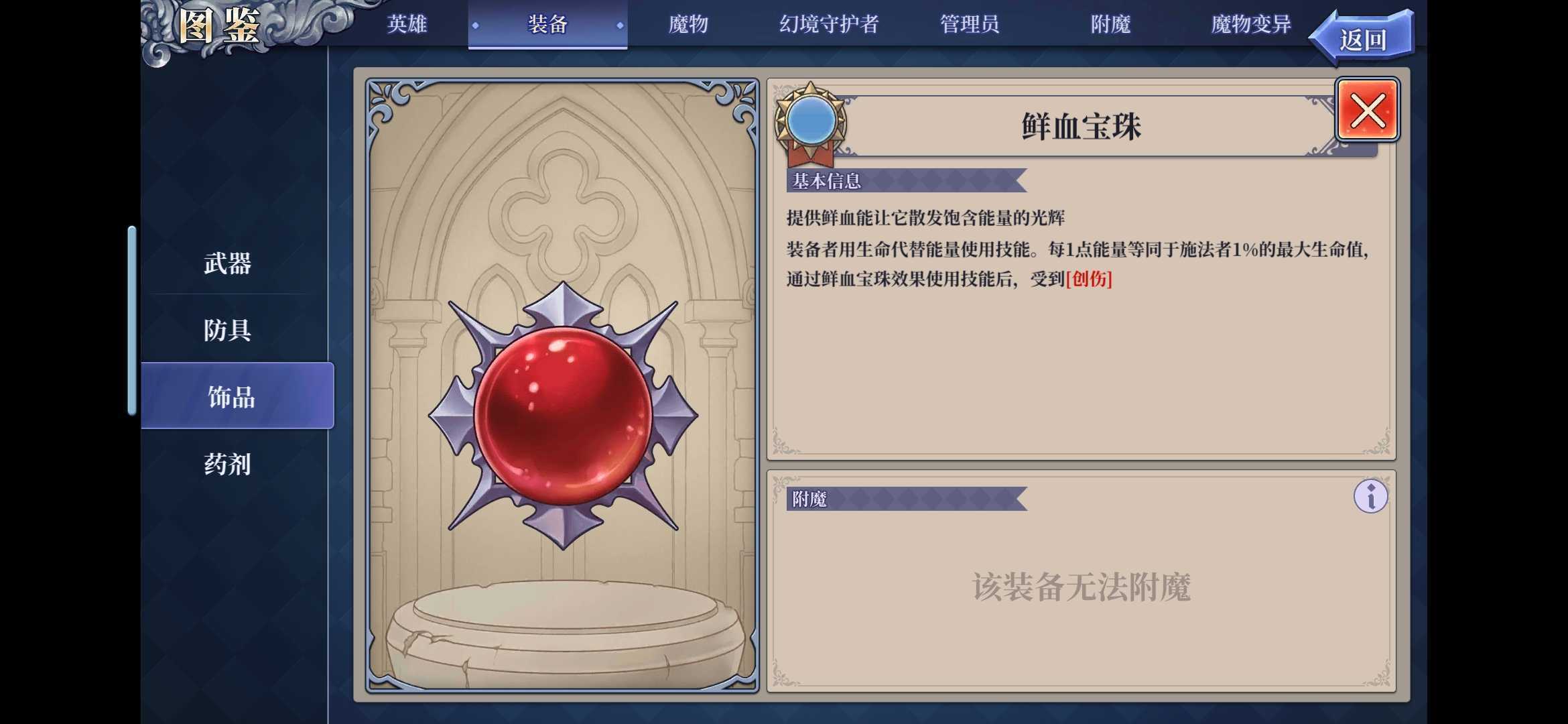1568x724 pixels.
Task: Open the 附魔 tab
Action: (x=1110, y=24)
